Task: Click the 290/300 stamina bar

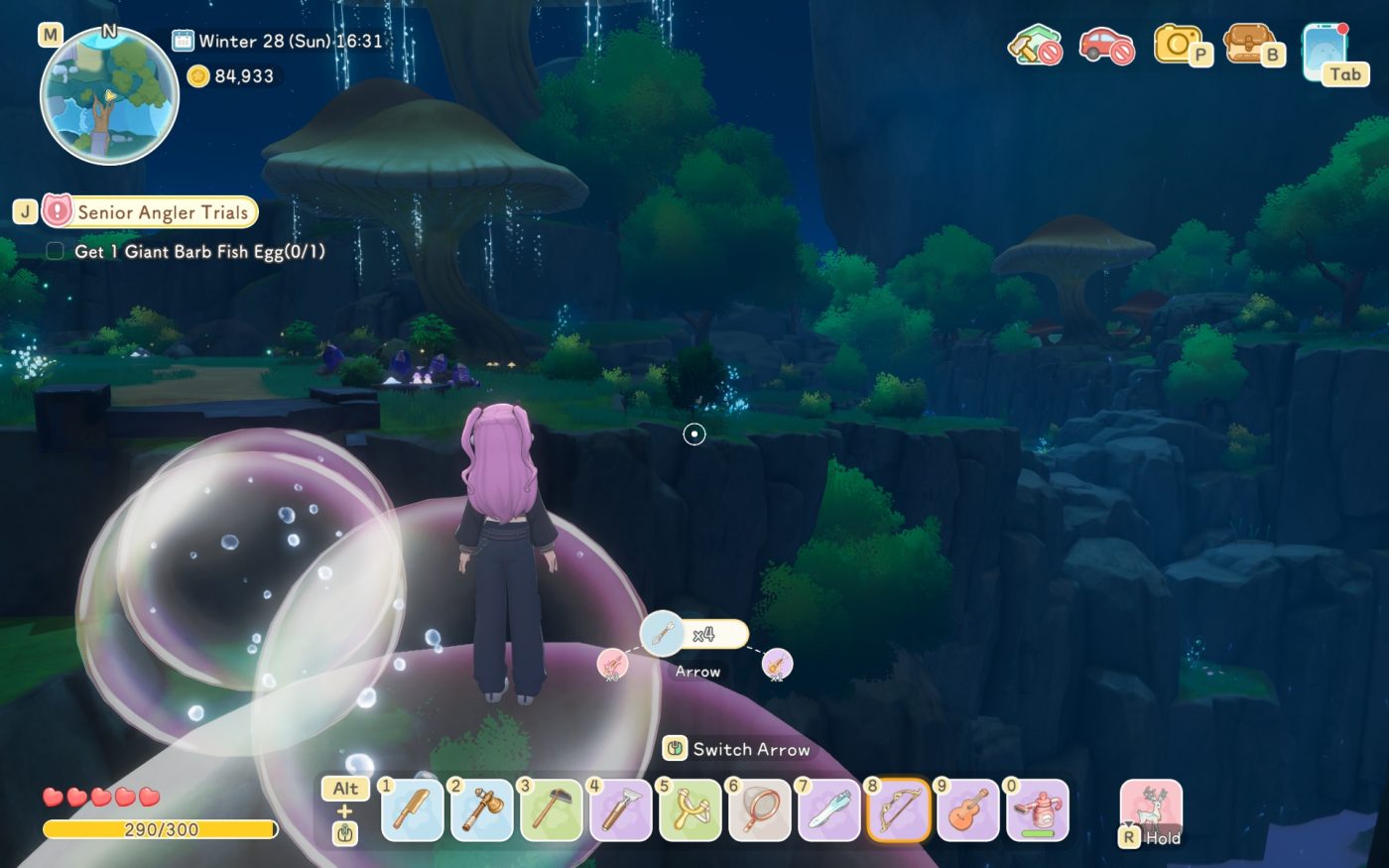Action: (x=159, y=826)
